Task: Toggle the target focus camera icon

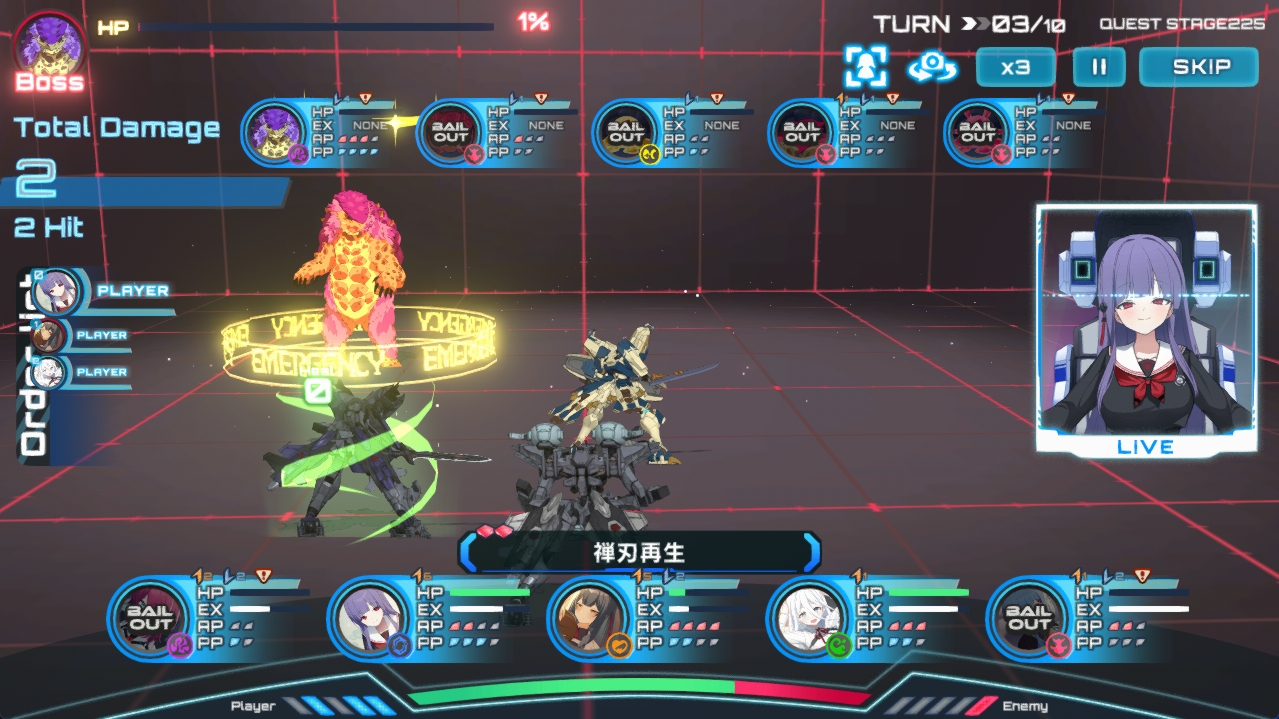Action: (864, 67)
